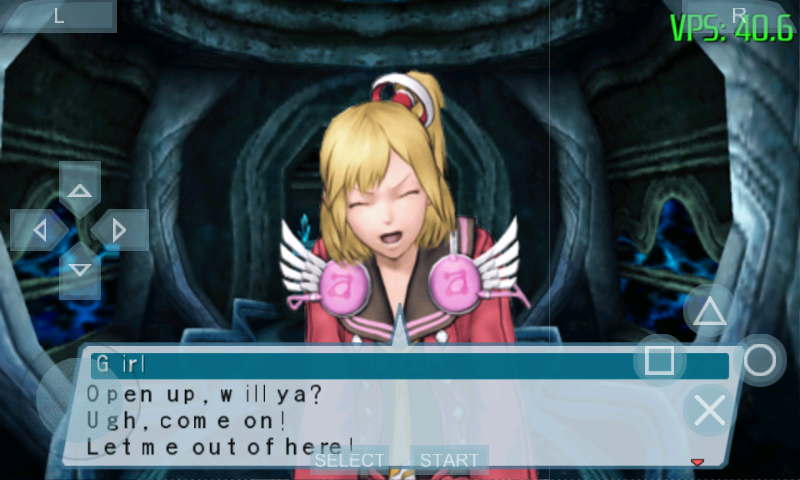The height and width of the screenshot is (480, 800).
Task: Advance dialogue via the red arrow indicator
Action: [x=698, y=462]
